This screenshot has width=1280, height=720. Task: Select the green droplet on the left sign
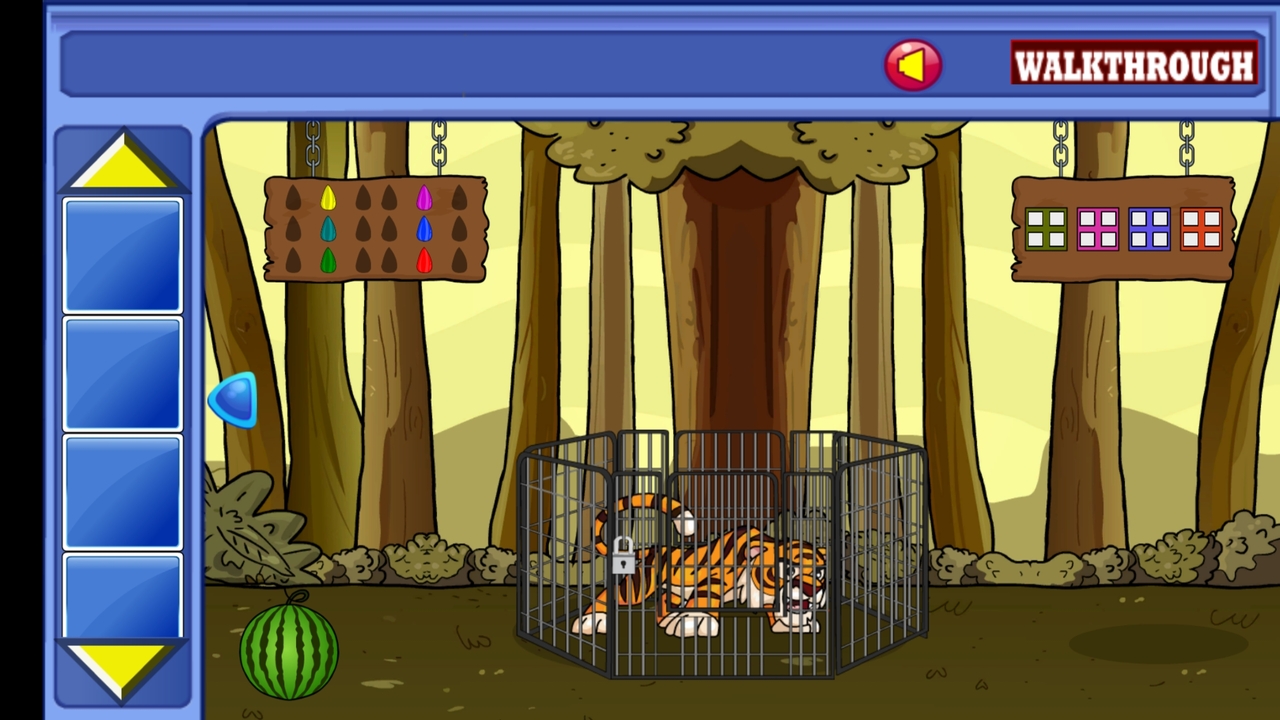pyautogui.click(x=328, y=260)
